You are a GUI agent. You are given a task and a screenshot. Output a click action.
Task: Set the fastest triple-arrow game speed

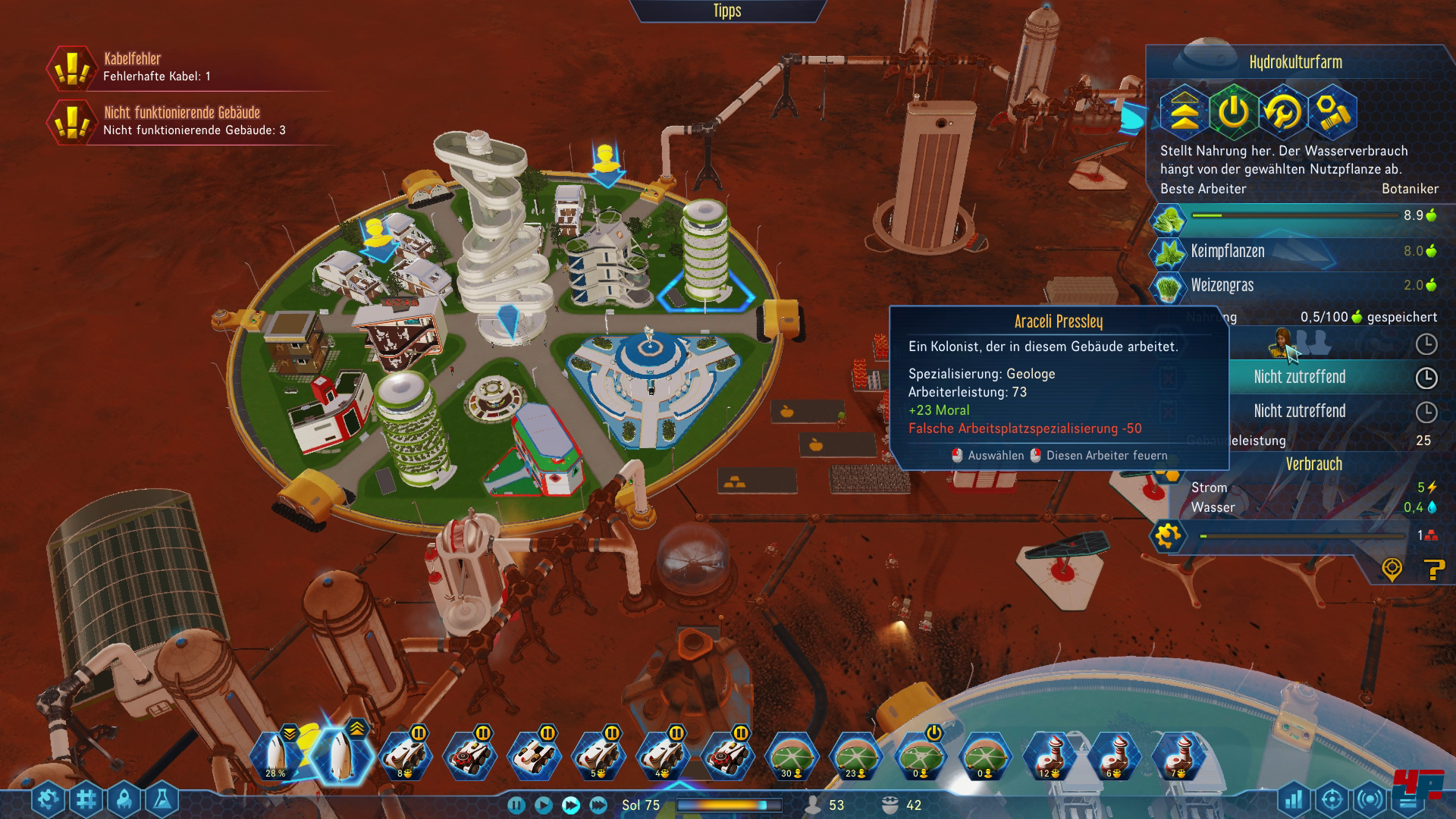[598, 805]
